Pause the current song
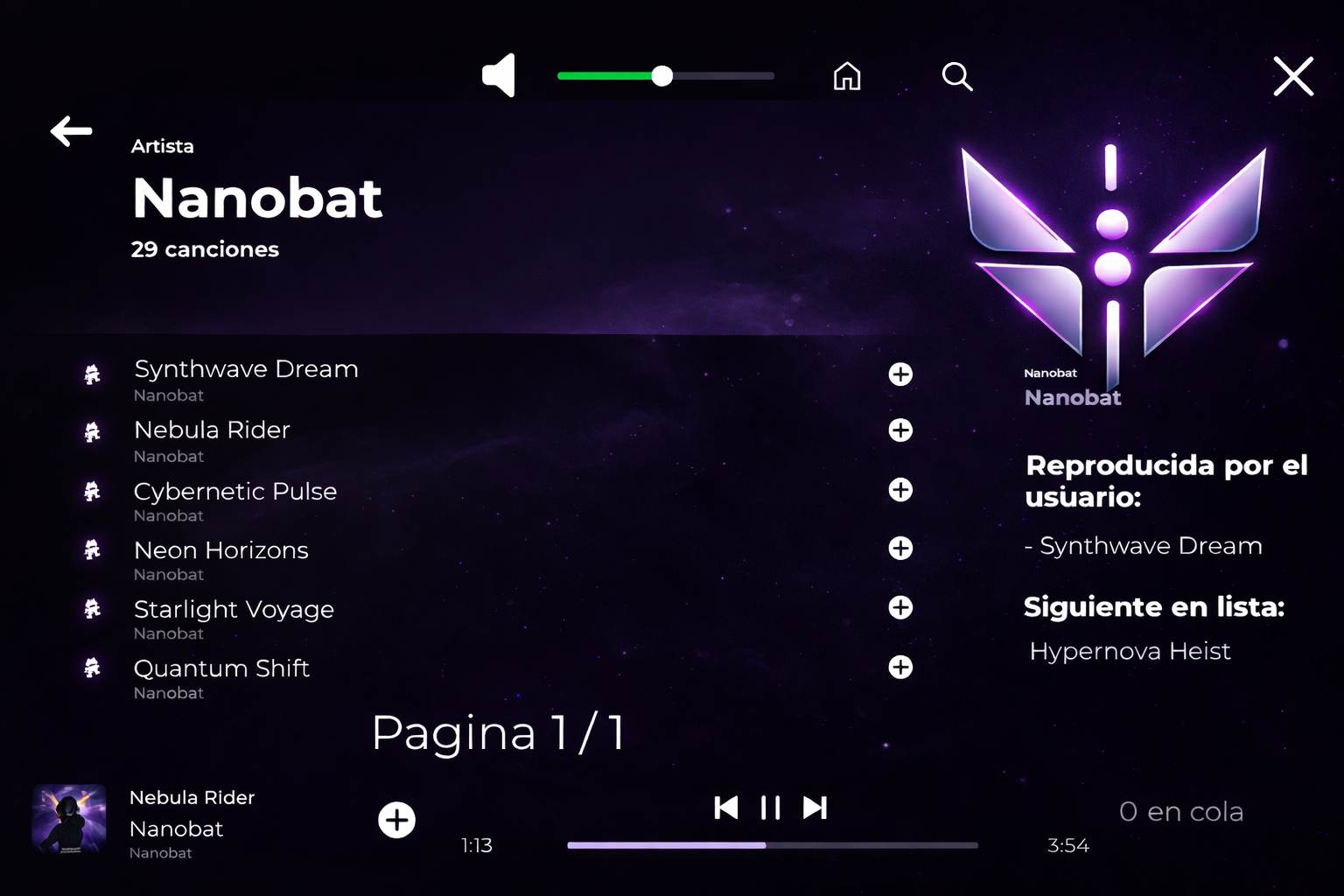The height and width of the screenshot is (896, 1344). coord(770,807)
